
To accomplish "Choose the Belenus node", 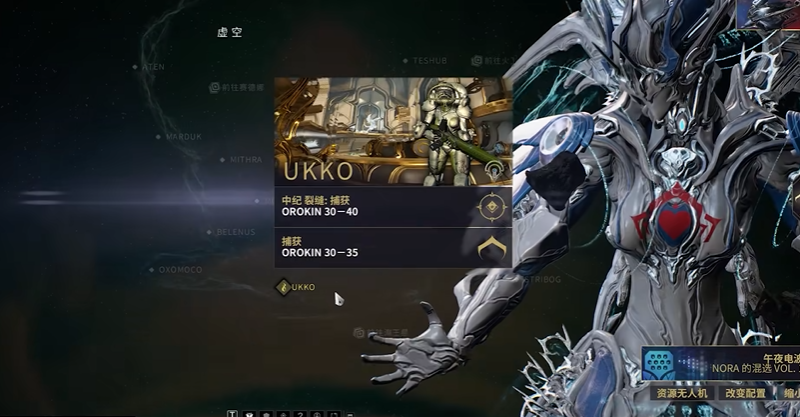I will tap(210, 232).
